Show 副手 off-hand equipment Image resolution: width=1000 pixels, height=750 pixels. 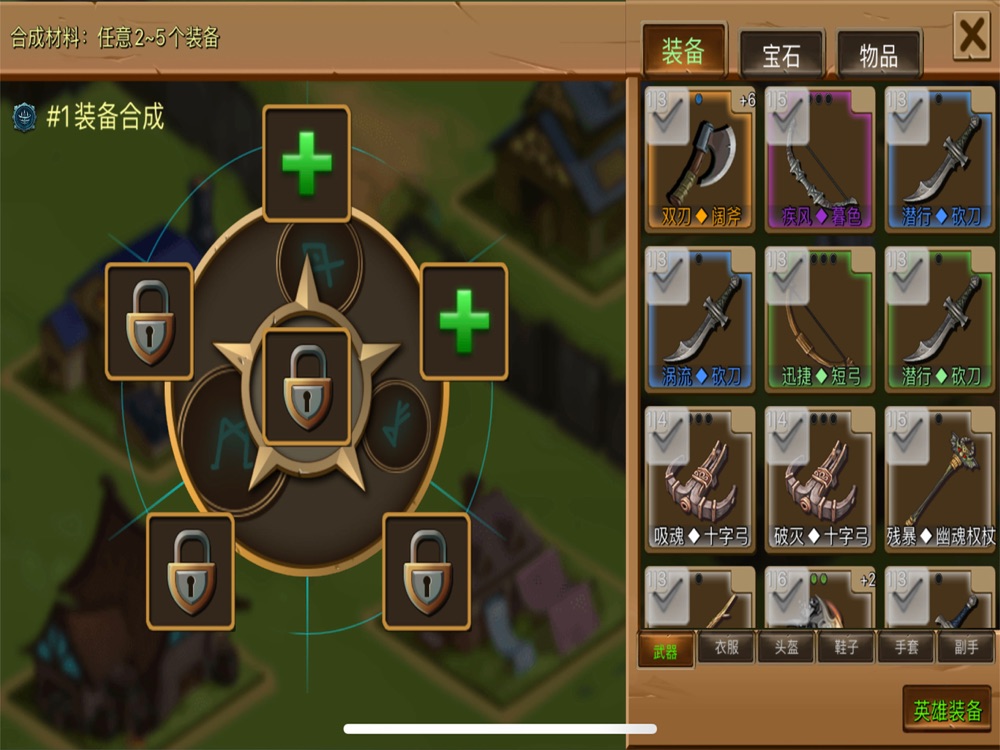[966, 648]
